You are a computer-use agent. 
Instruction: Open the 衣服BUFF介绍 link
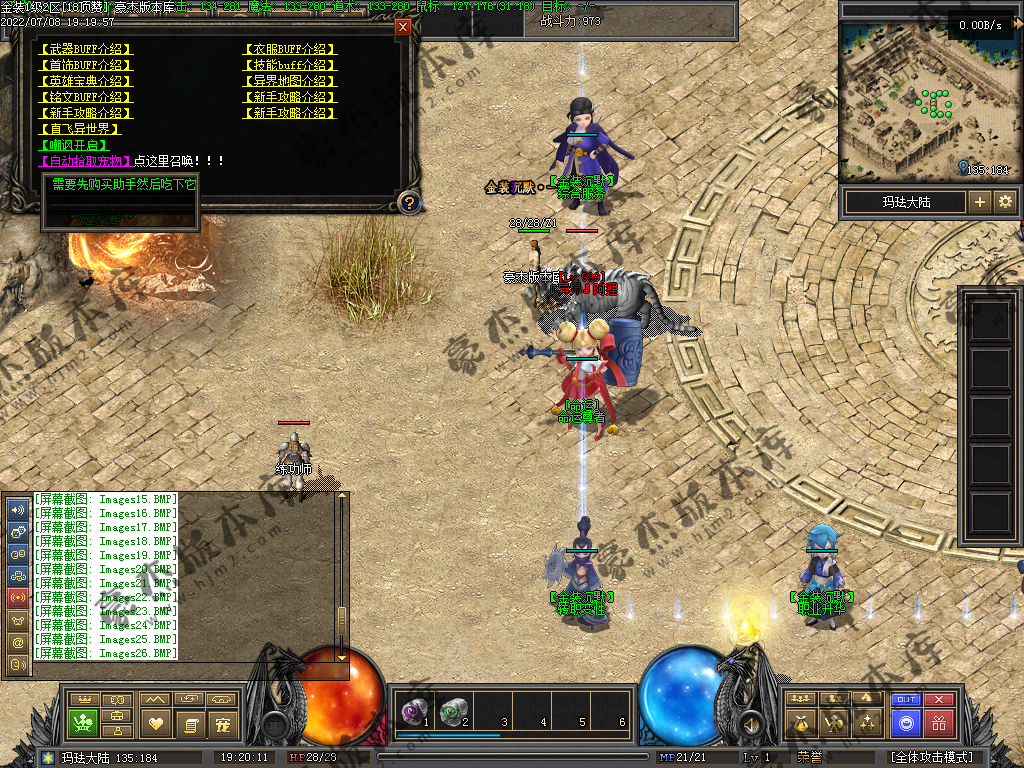(290, 49)
